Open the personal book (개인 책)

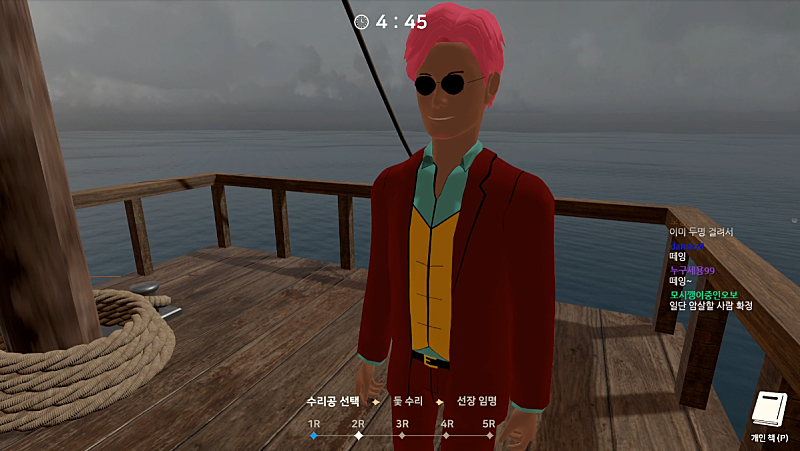click(x=769, y=411)
